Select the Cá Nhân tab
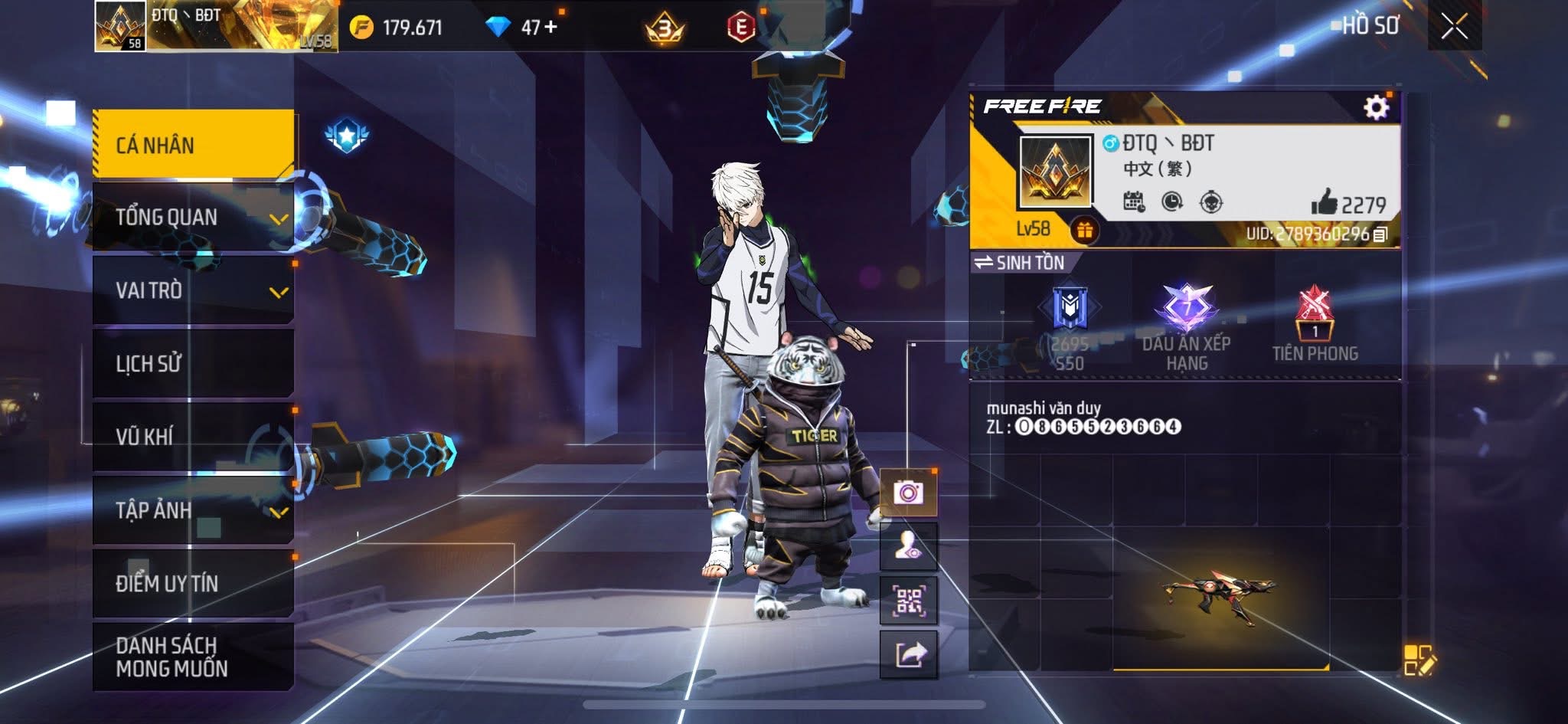 (193, 145)
